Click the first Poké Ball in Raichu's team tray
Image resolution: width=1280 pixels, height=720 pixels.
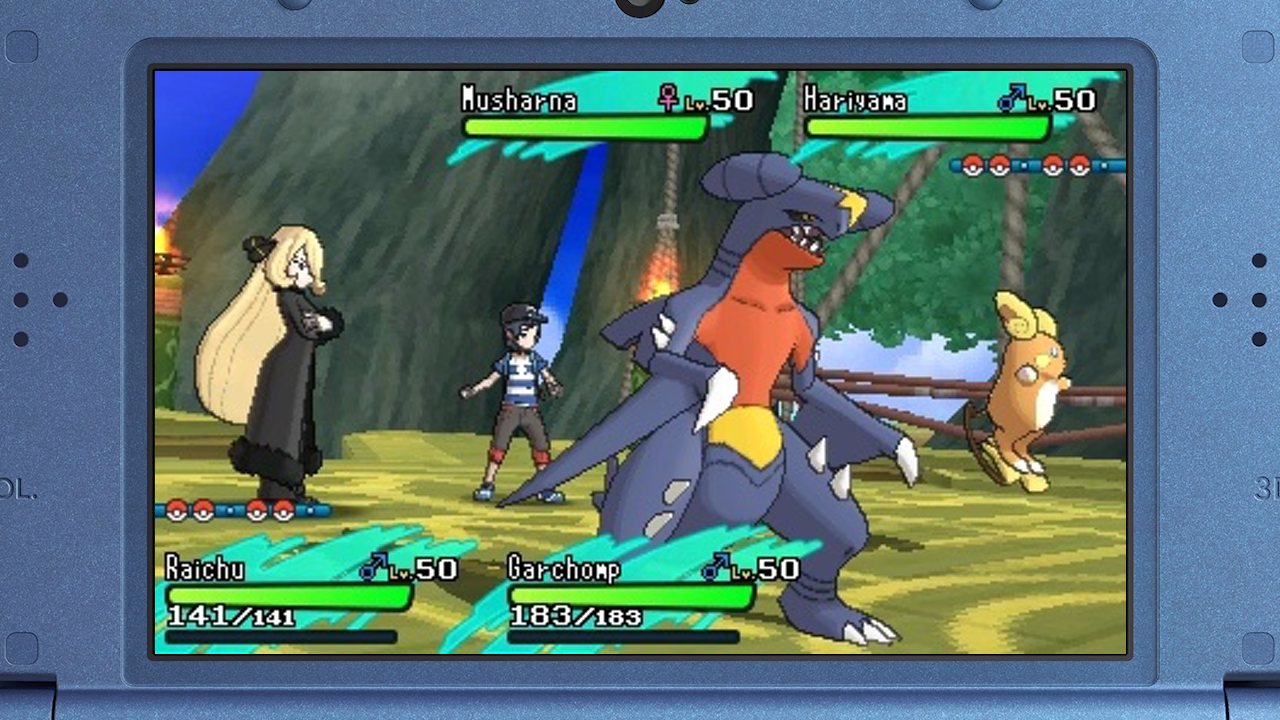click(x=177, y=511)
